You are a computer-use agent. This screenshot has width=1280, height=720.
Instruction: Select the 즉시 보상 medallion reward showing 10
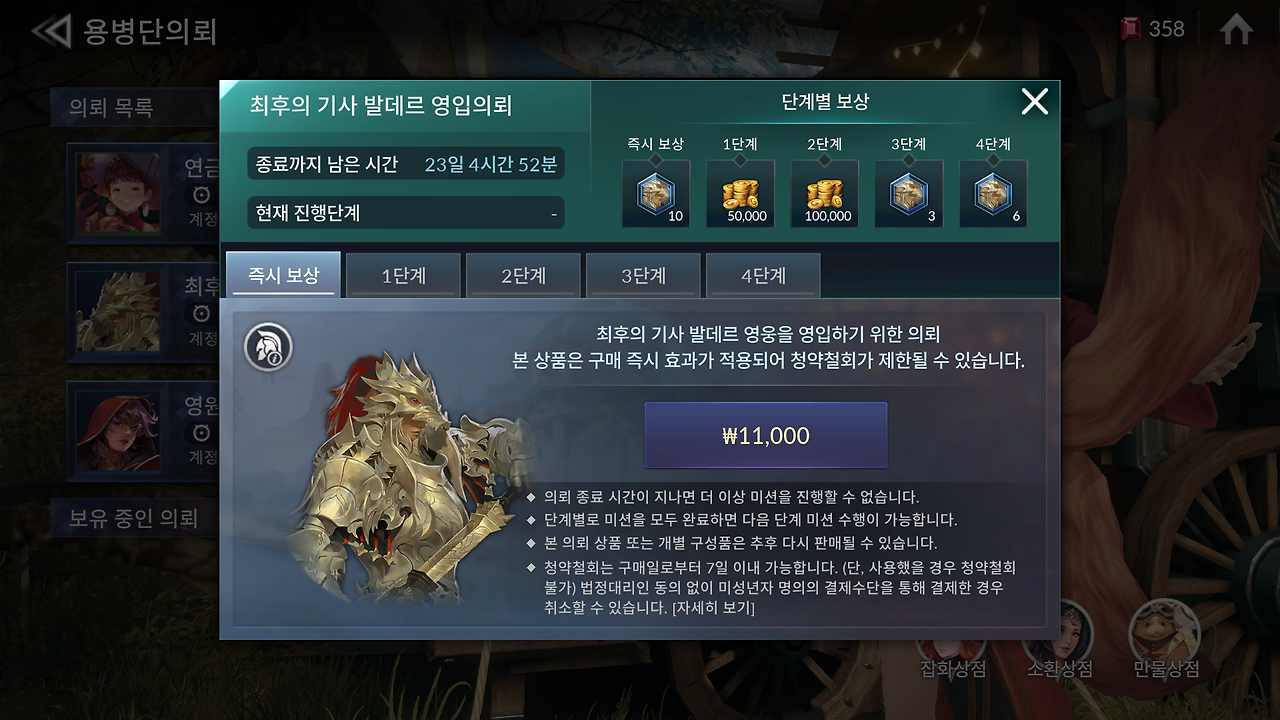click(656, 193)
